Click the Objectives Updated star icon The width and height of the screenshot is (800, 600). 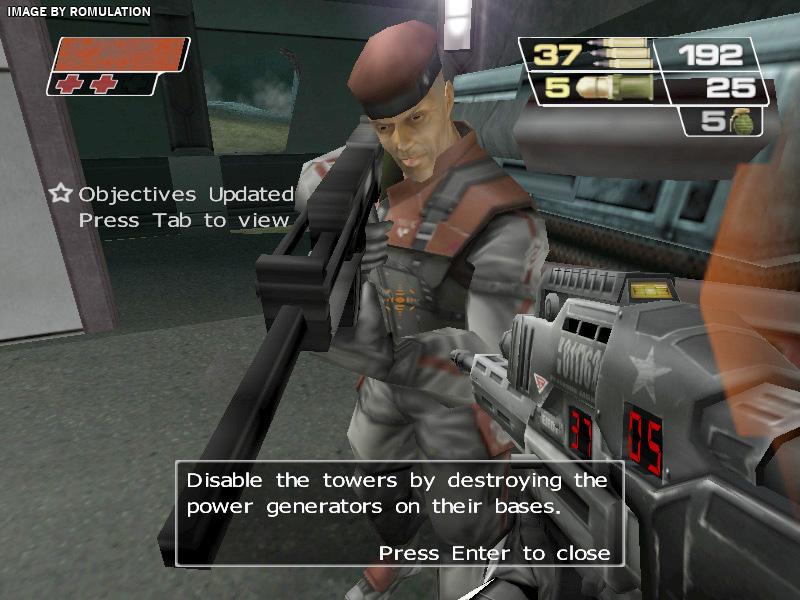click(62, 194)
